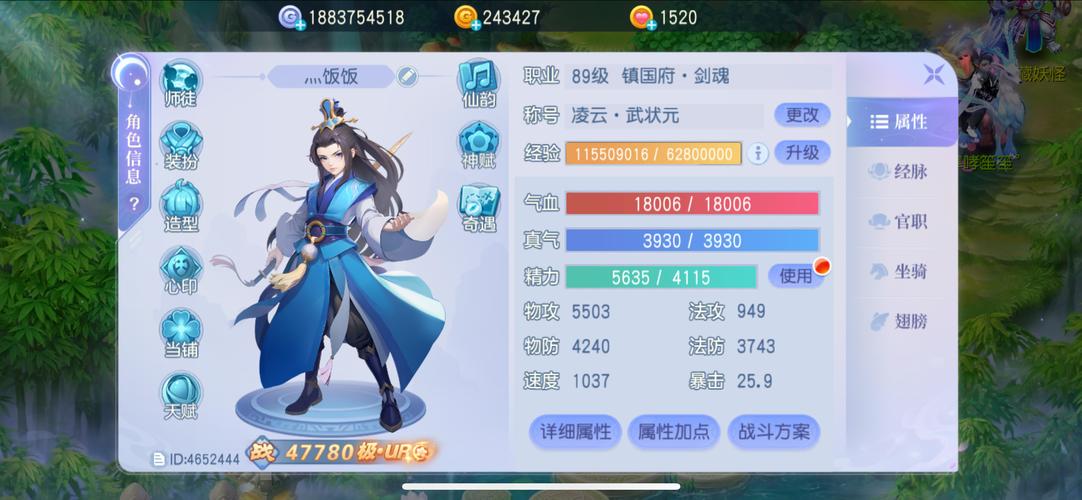The width and height of the screenshot is (1082, 500).
Task: Open 属性加点 point allocation
Action: (x=674, y=432)
